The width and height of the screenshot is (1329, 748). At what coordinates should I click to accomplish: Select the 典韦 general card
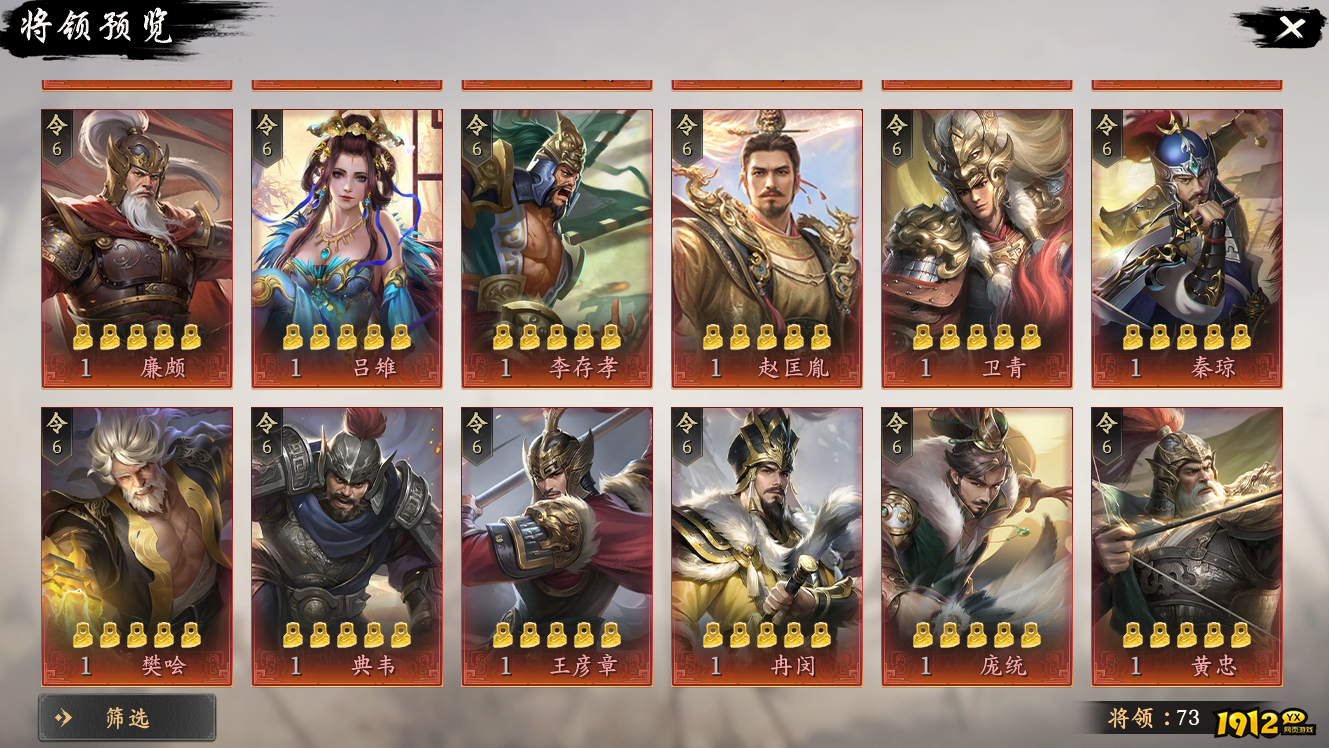pos(347,546)
